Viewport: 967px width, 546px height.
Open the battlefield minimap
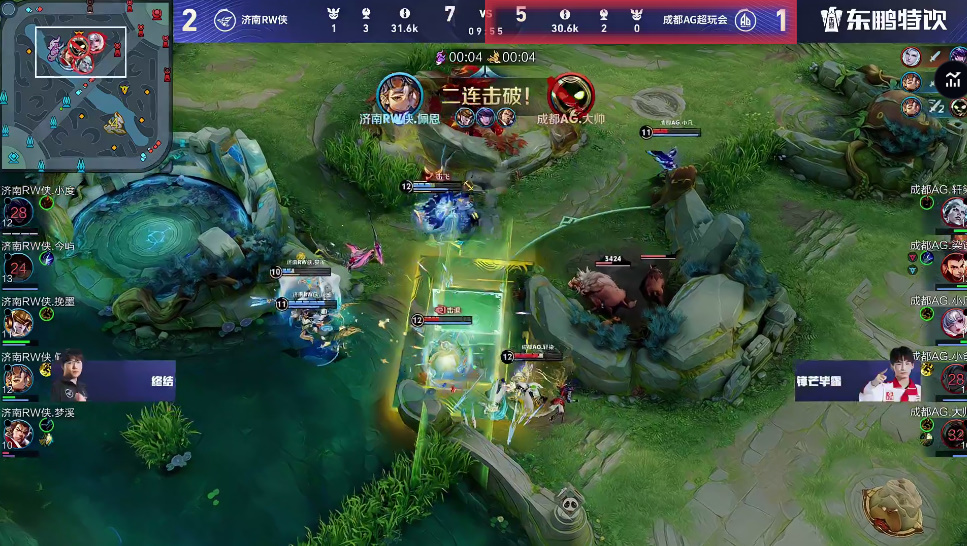83,84
